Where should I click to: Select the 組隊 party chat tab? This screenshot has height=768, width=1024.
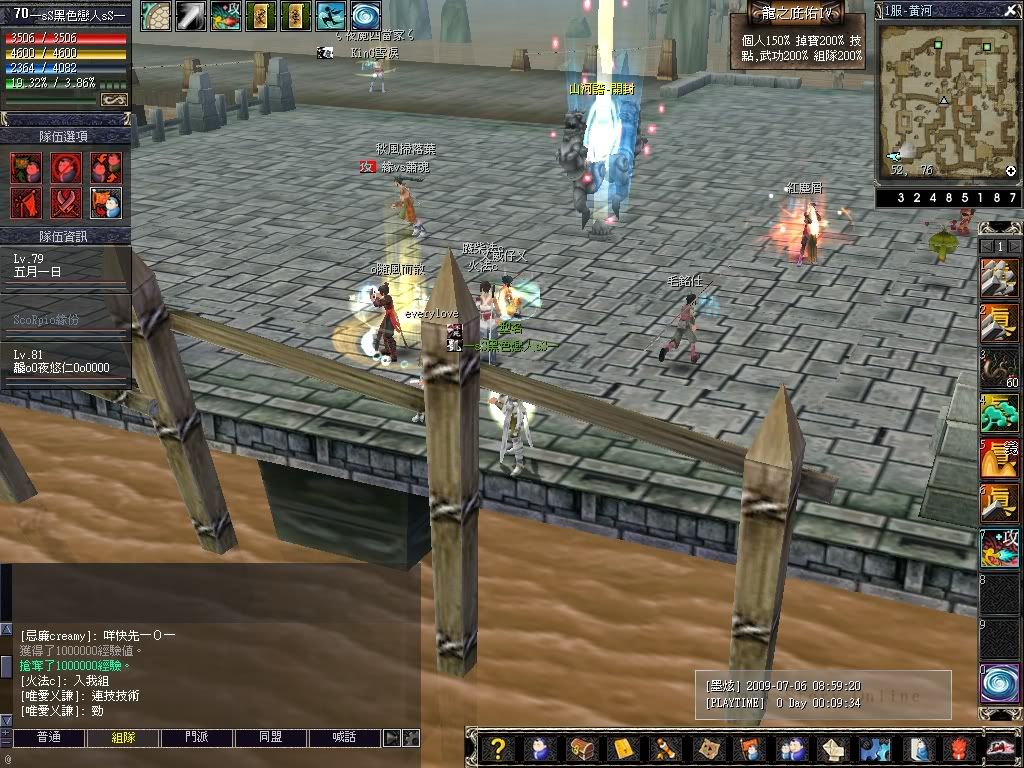click(x=122, y=738)
